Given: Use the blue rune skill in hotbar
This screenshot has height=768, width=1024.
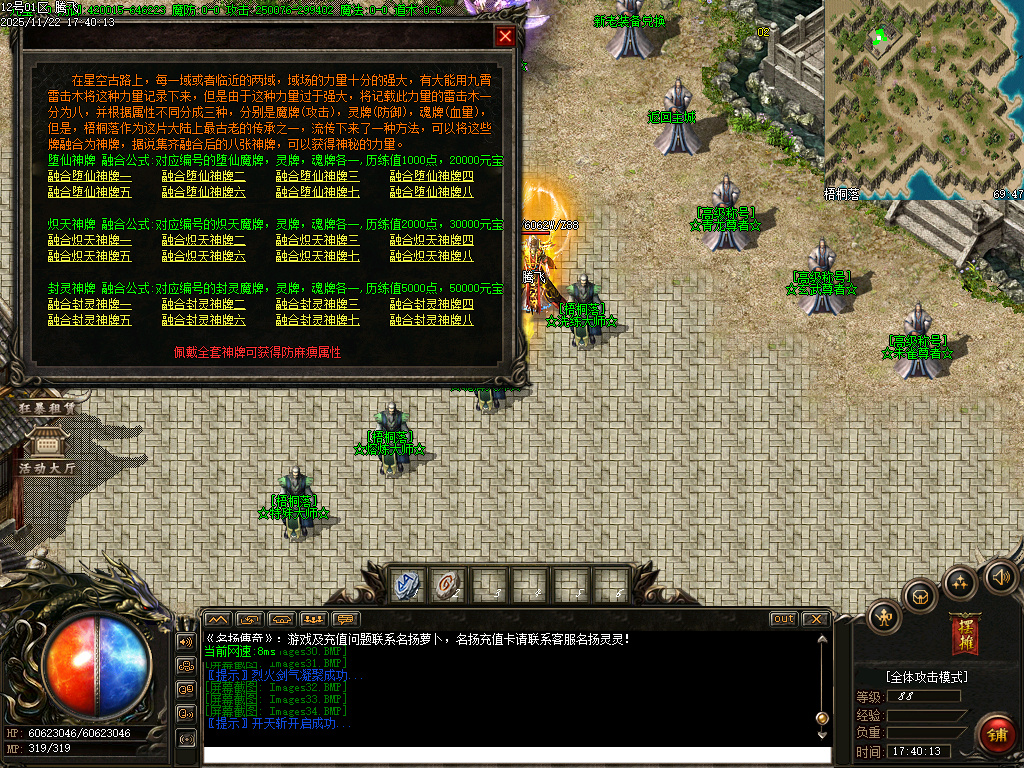Looking at the screenshot, I should tap(407, 585).
